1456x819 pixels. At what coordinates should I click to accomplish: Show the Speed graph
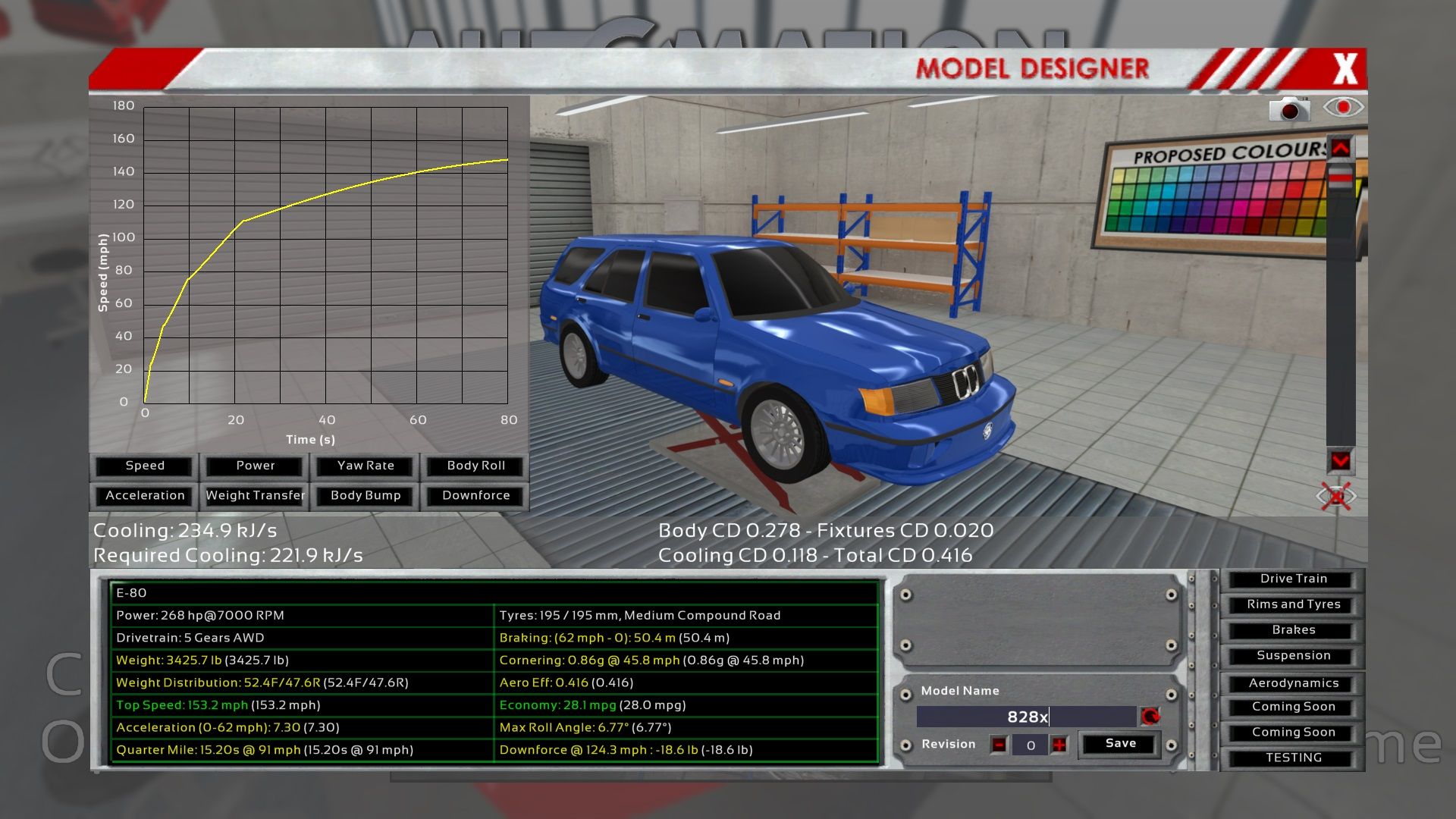145,466
